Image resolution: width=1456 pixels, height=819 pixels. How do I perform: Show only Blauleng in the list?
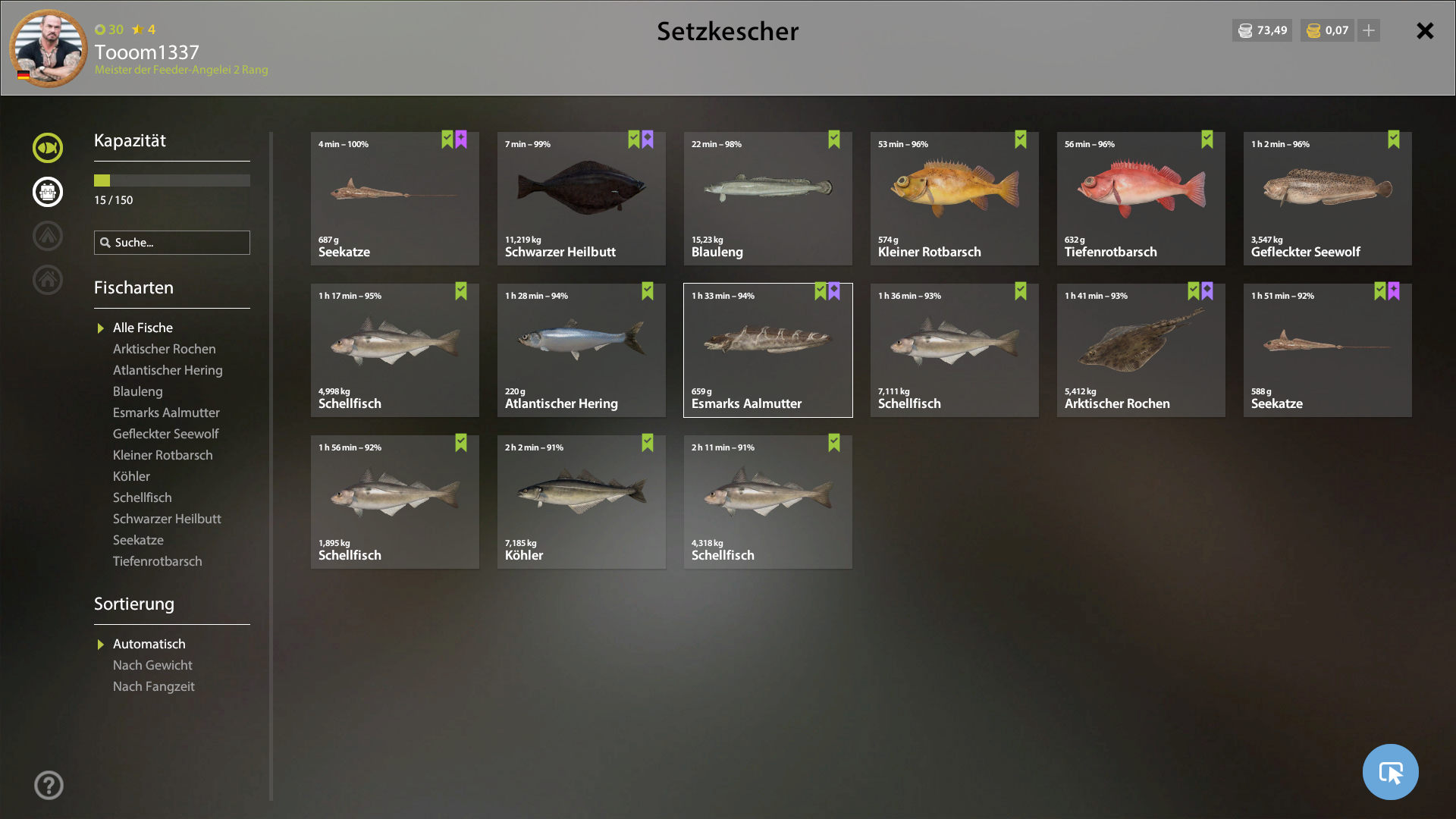coord(137,391)
